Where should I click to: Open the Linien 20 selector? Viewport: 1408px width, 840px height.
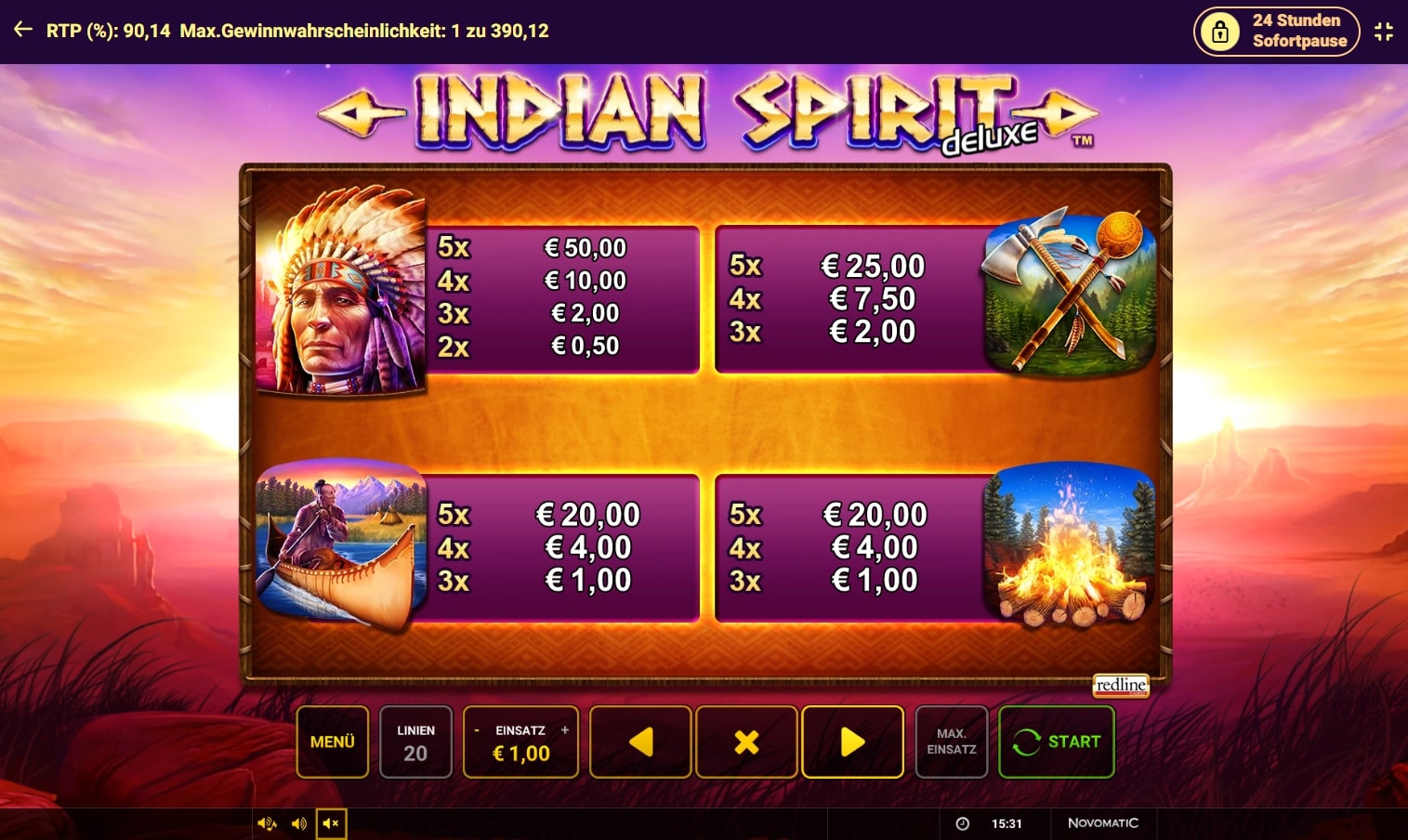point(415,742)
